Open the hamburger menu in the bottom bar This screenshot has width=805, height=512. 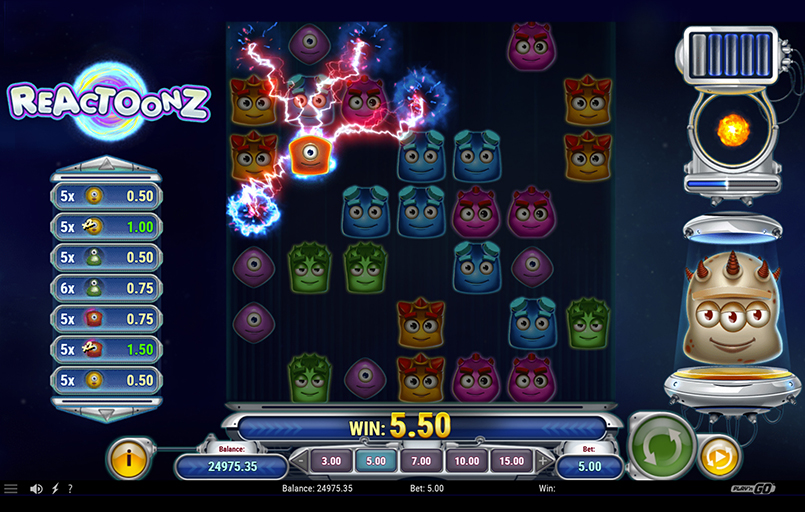[x=11, y=489]
